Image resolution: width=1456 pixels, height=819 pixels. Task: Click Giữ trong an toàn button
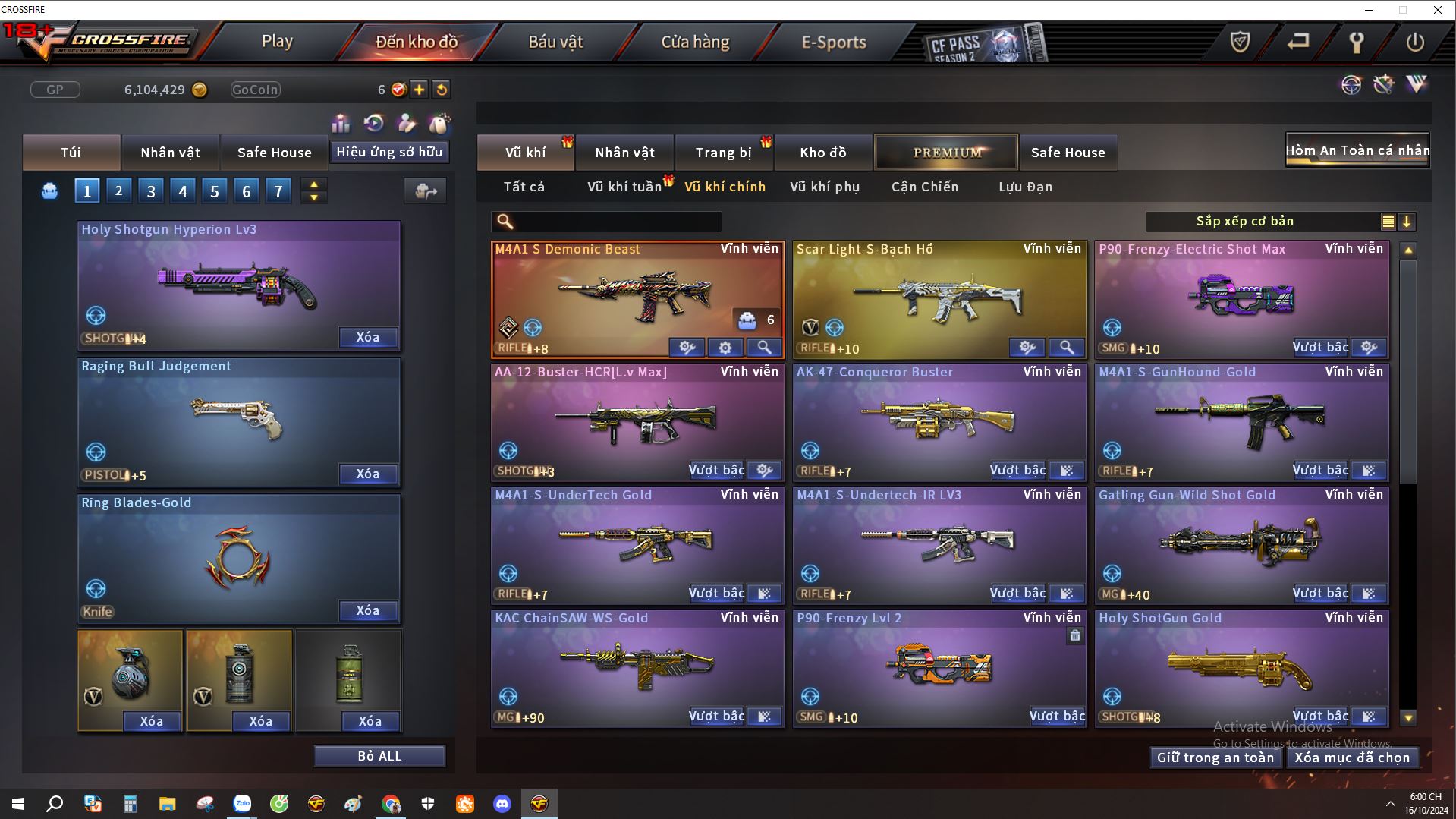(1215, 758)
